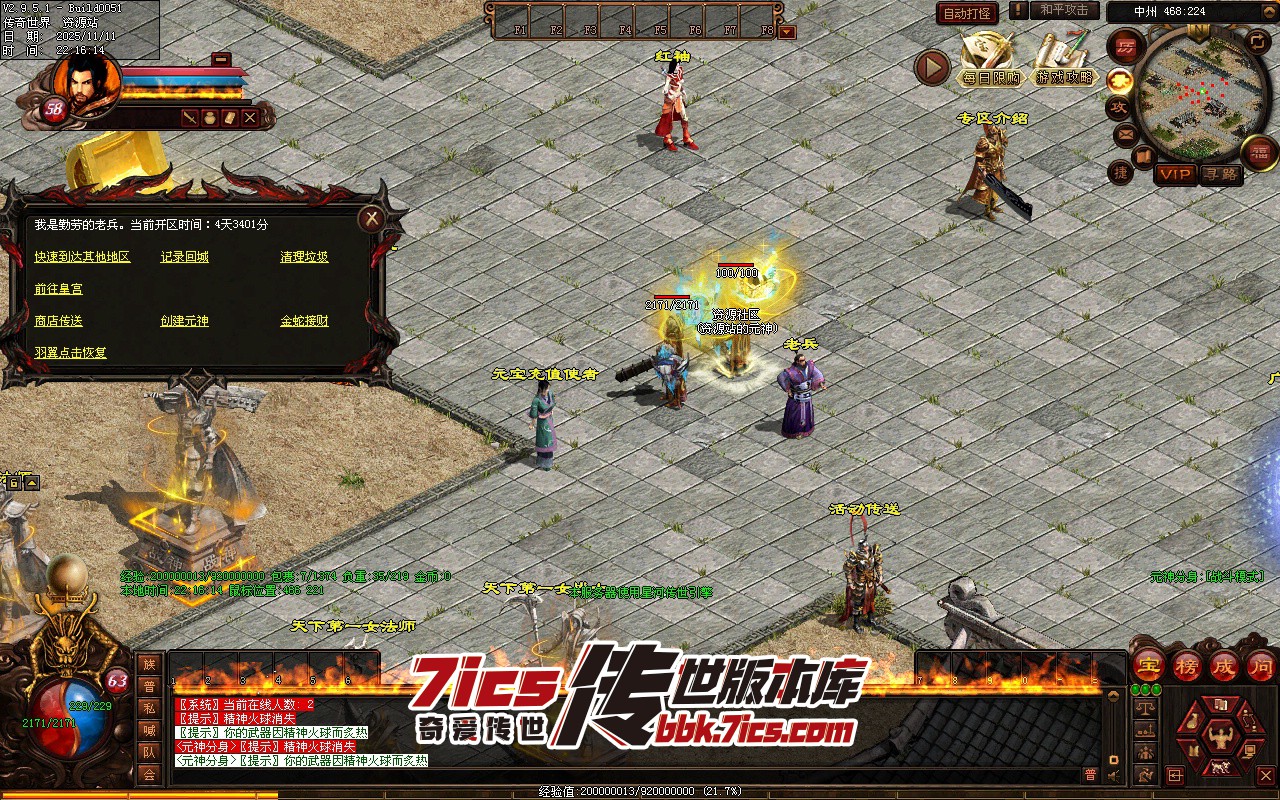Select 商店传送 shop teleport option
Screen dimensions: 1280x800
59,321
